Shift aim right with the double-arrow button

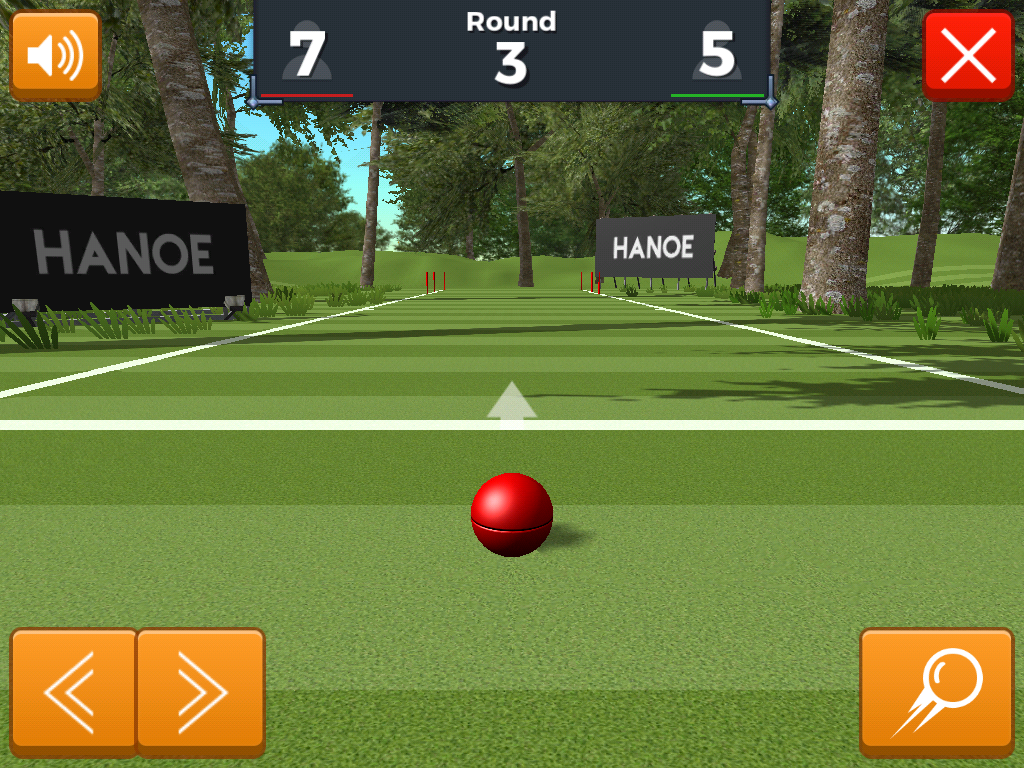(200, 691)
